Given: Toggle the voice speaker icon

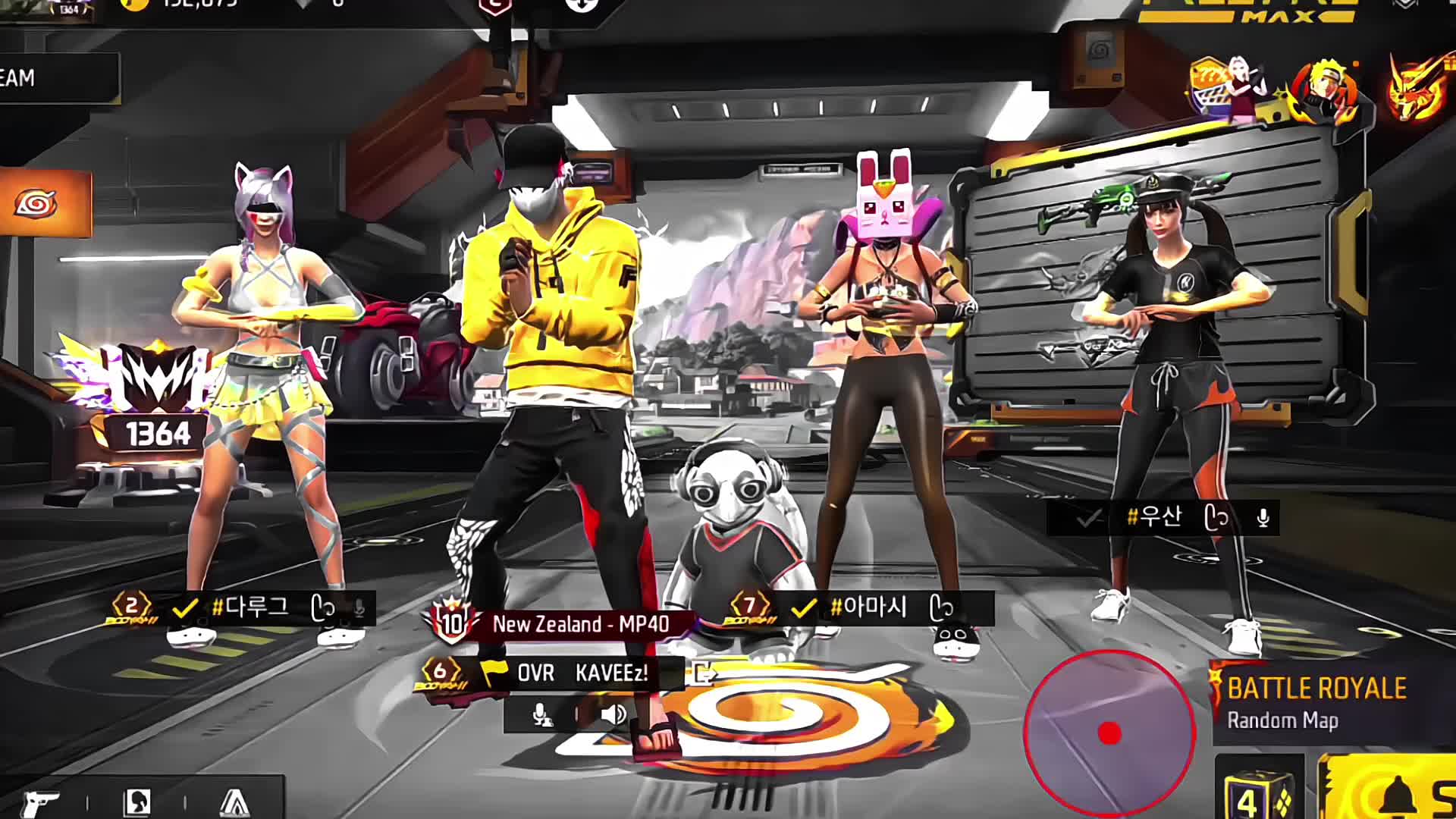Looking at the screenshot, I should point(613,714).
